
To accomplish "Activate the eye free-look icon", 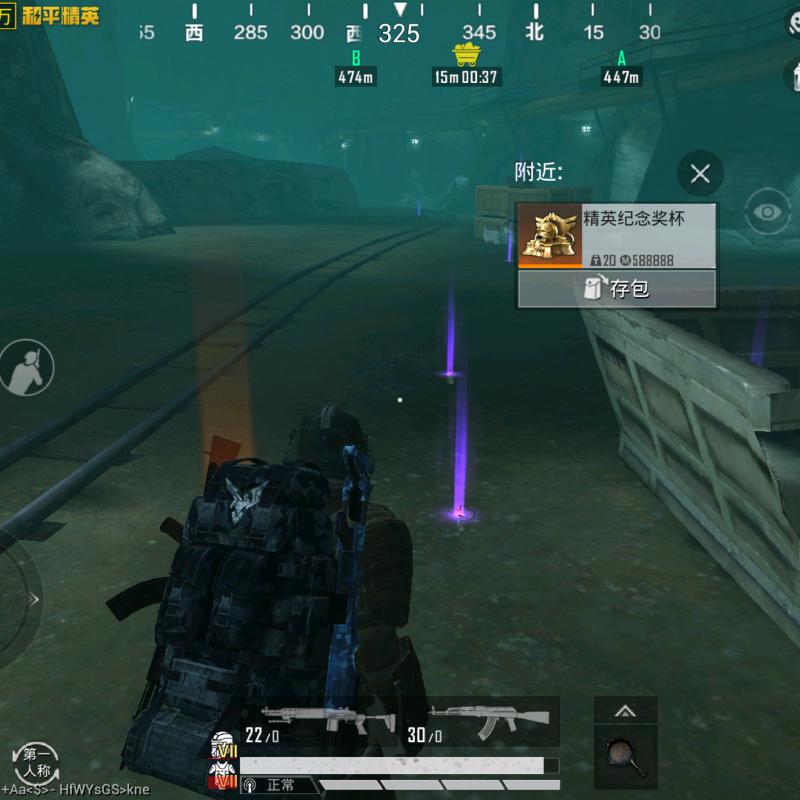I will pos(768,212).
